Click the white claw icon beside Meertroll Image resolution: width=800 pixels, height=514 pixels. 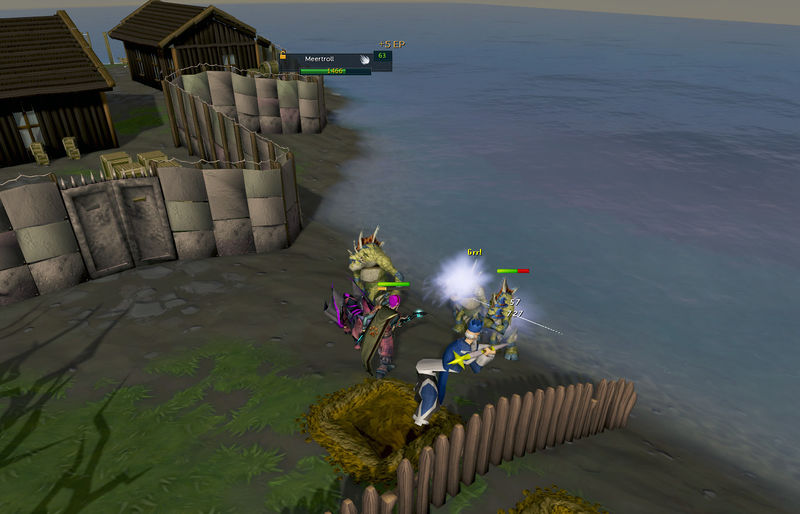point(365,59)
